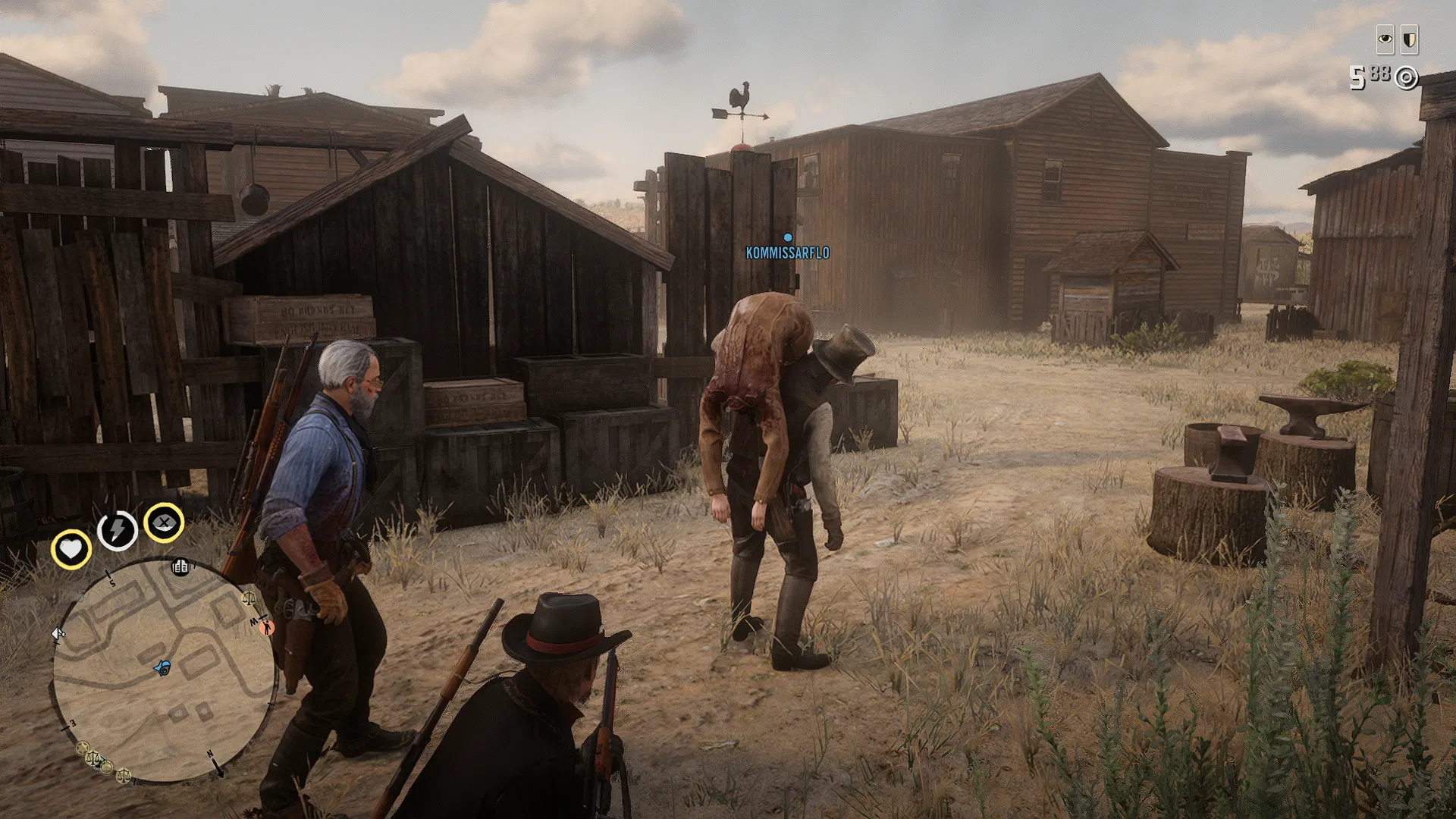Click the white megaphone marker on minimap

(x=58, y=634)
